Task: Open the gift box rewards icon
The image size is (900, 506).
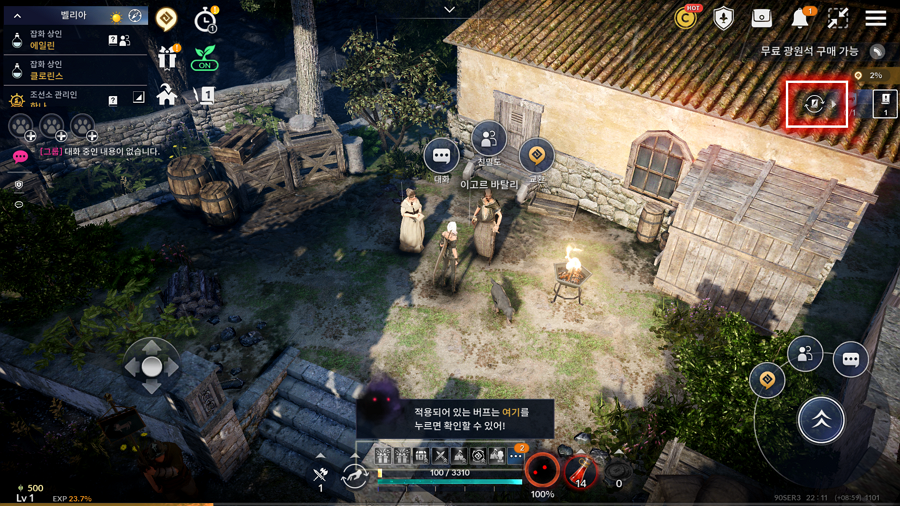Action: 167,58
